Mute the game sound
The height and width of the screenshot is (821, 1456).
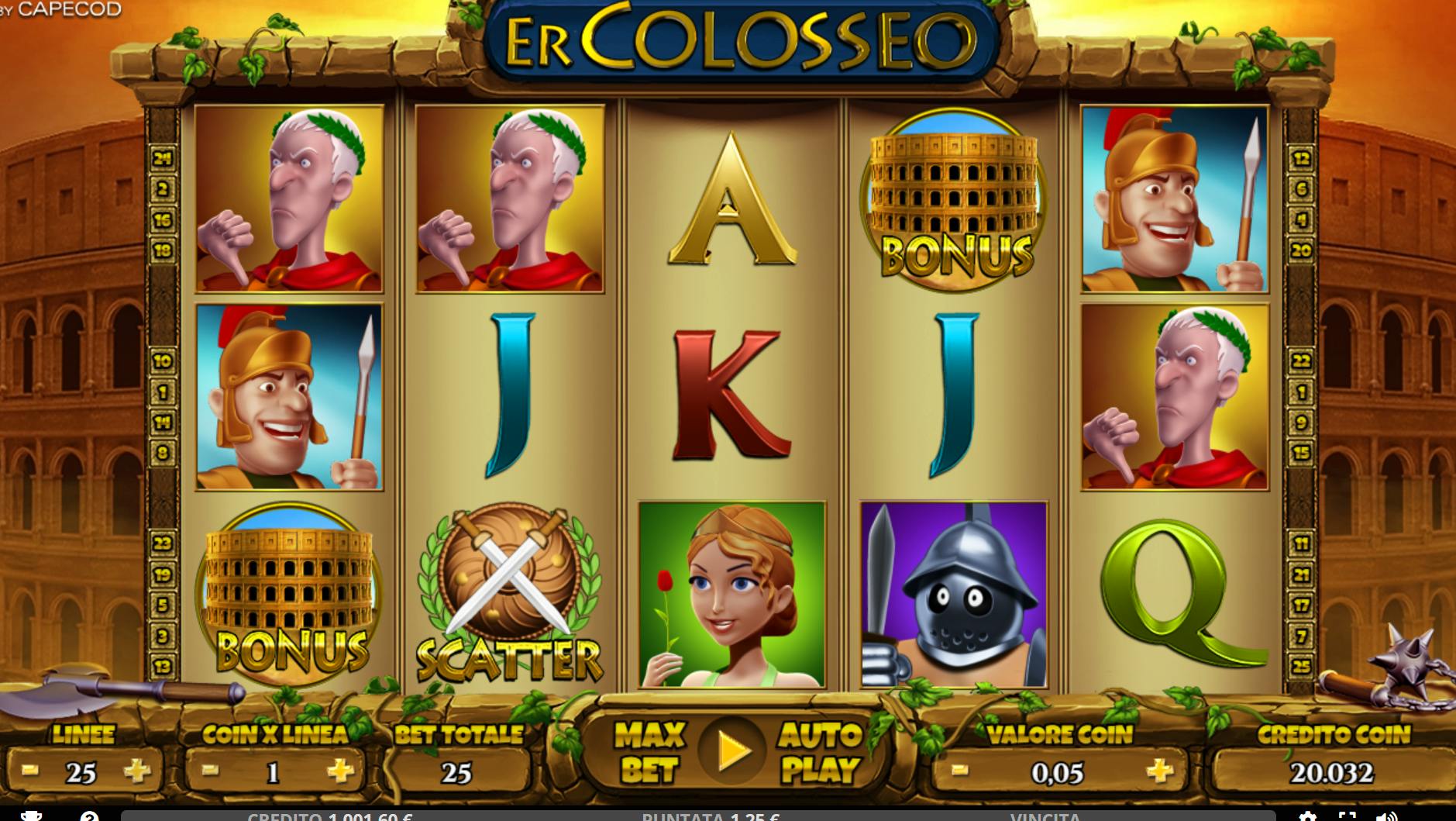(1386, 816)
